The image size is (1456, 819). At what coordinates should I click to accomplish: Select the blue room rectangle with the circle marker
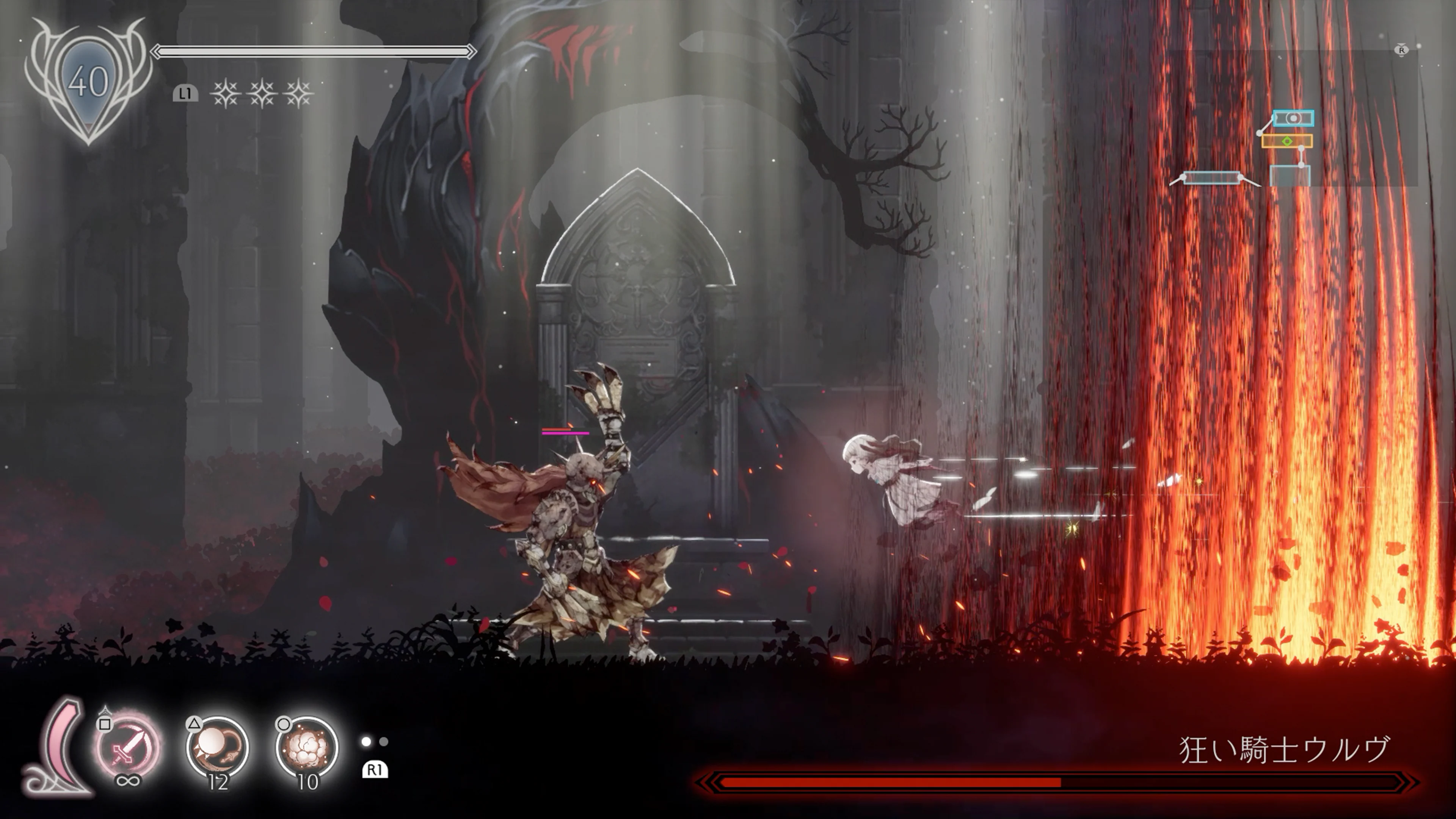coord(1293,119)
